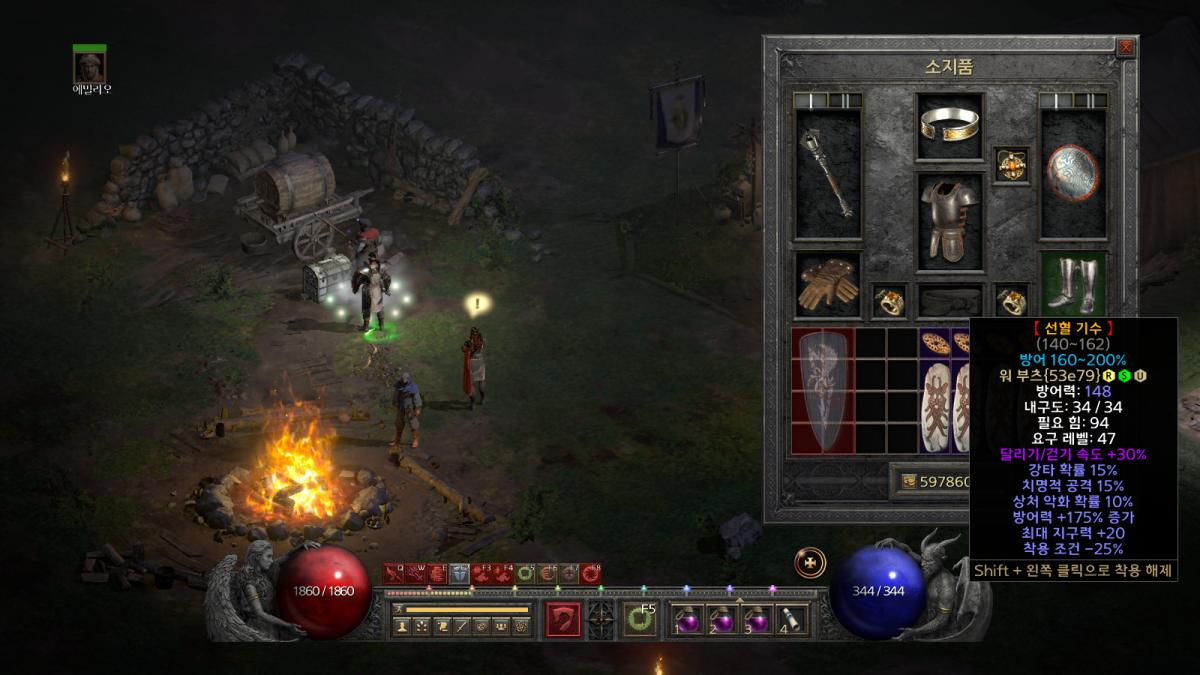The height and width of the screenshot is (675, 1200).
Task: Pick up the tall shield in the inventory grid
Action: coord(823,390)
